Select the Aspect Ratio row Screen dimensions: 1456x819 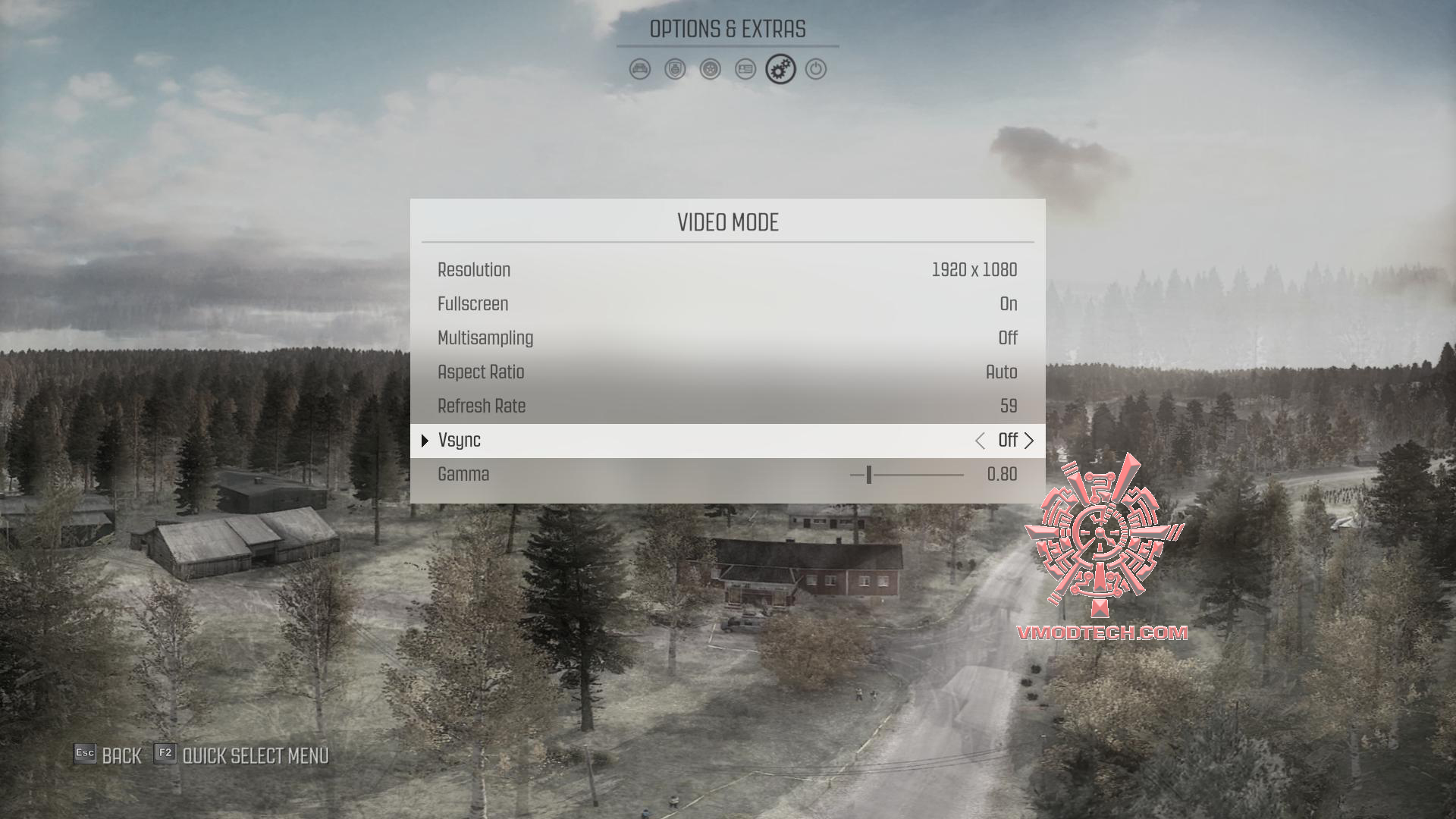[727, 372]
